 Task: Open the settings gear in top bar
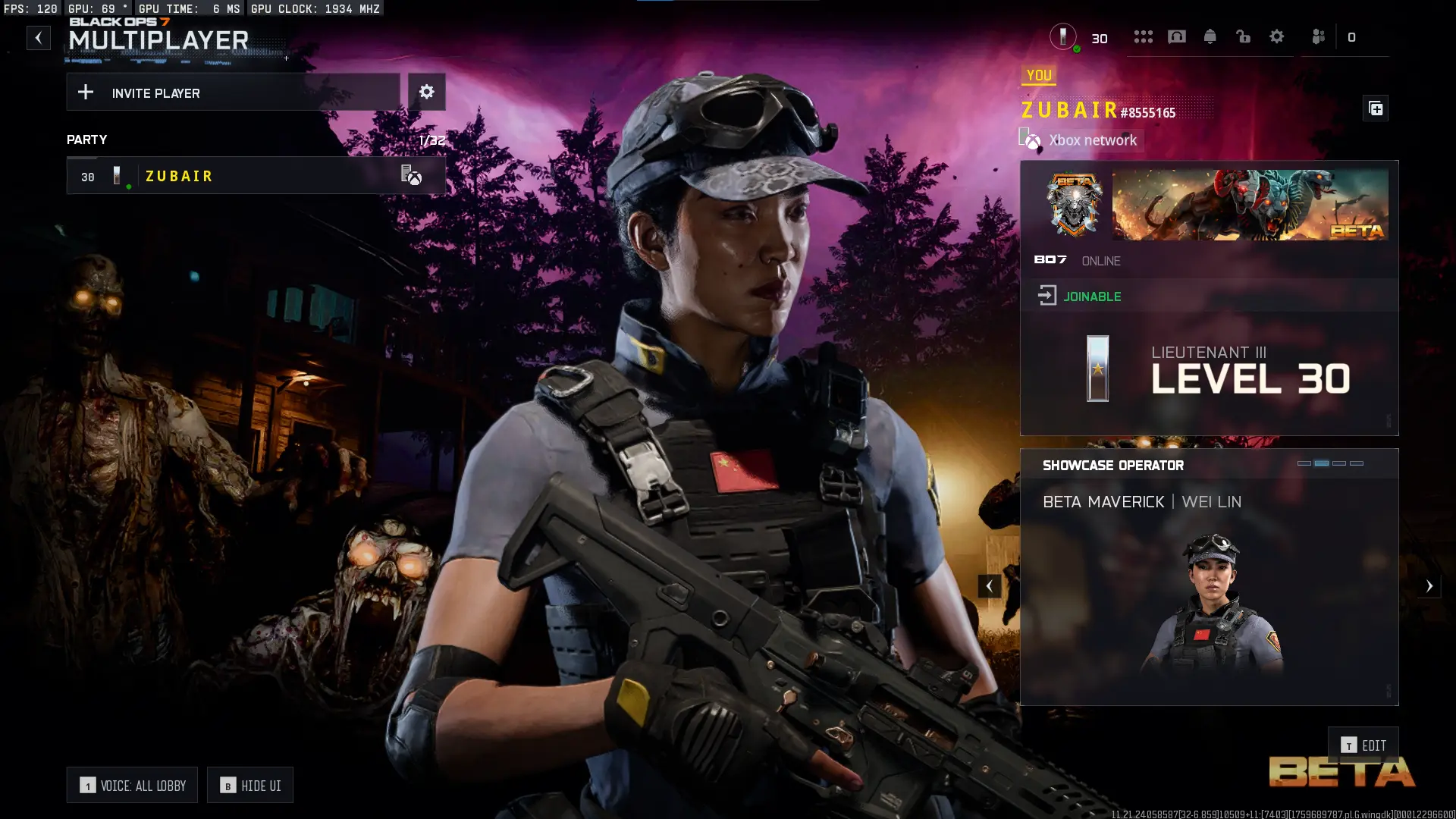(1276, 36)
